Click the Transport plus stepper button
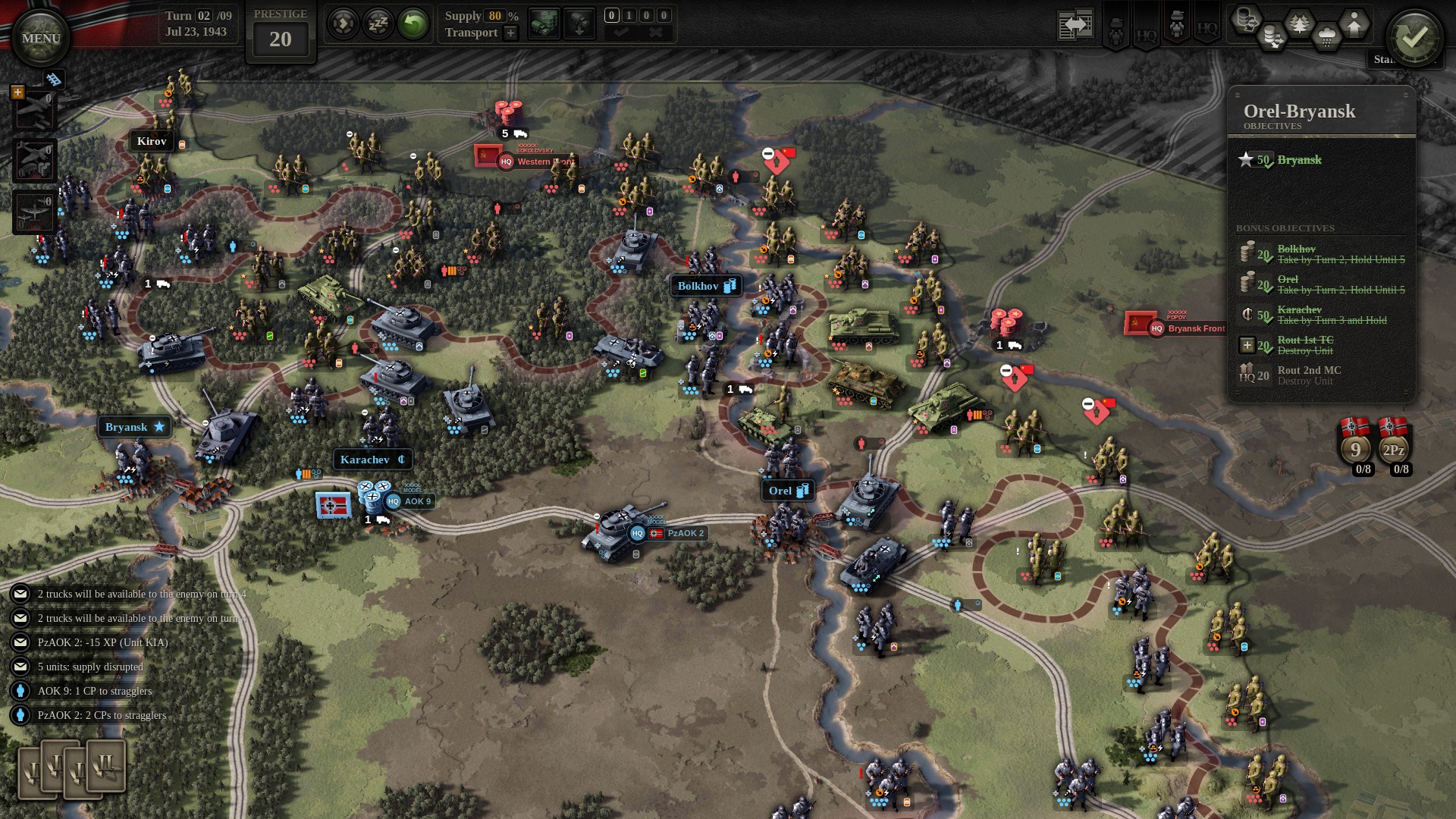 (x=511, y=33)
